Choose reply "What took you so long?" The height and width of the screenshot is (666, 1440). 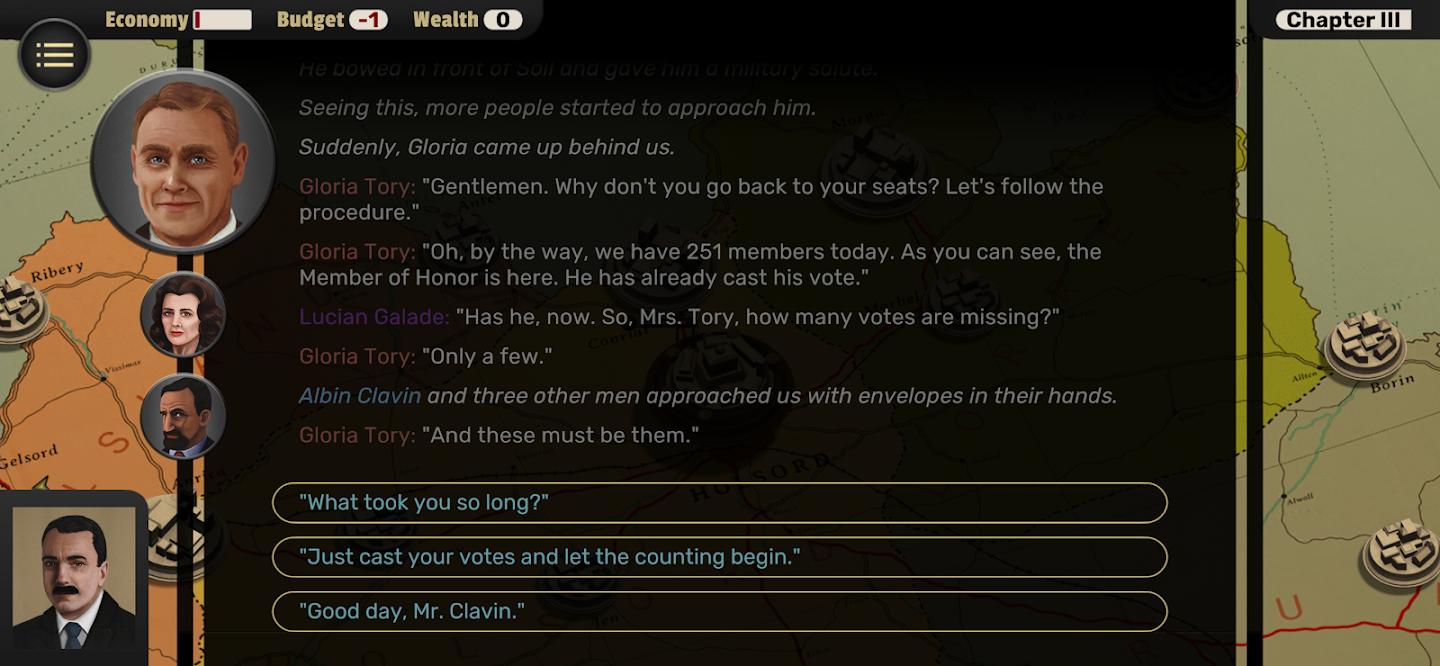point(719,502)
